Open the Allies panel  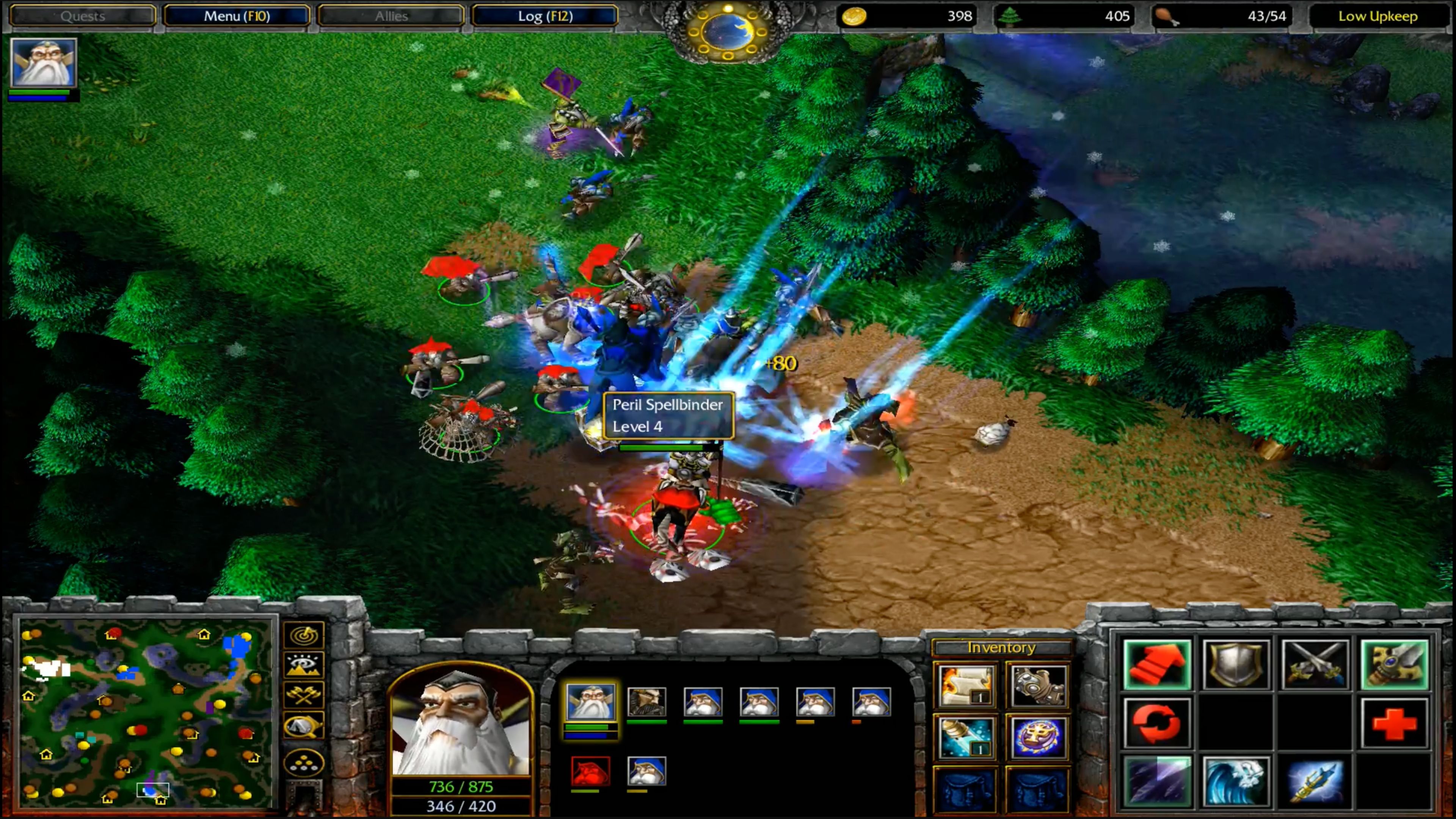click(x=391, y=16)
